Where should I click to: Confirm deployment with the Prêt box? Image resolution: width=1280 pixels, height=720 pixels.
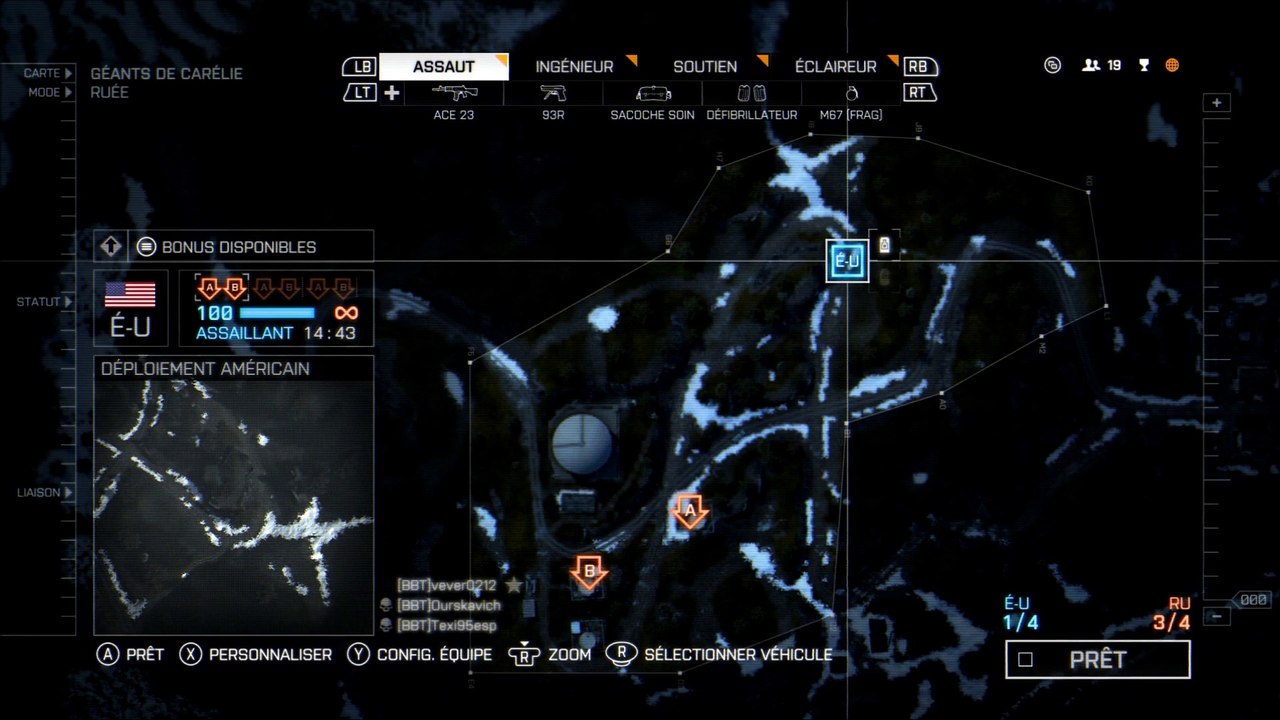(1098, 660)
